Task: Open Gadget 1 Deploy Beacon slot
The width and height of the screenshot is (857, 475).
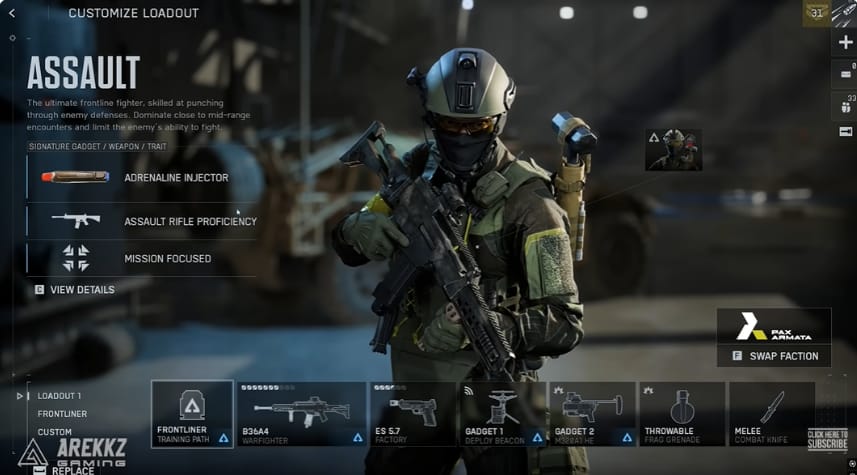Action: [502, 413]
